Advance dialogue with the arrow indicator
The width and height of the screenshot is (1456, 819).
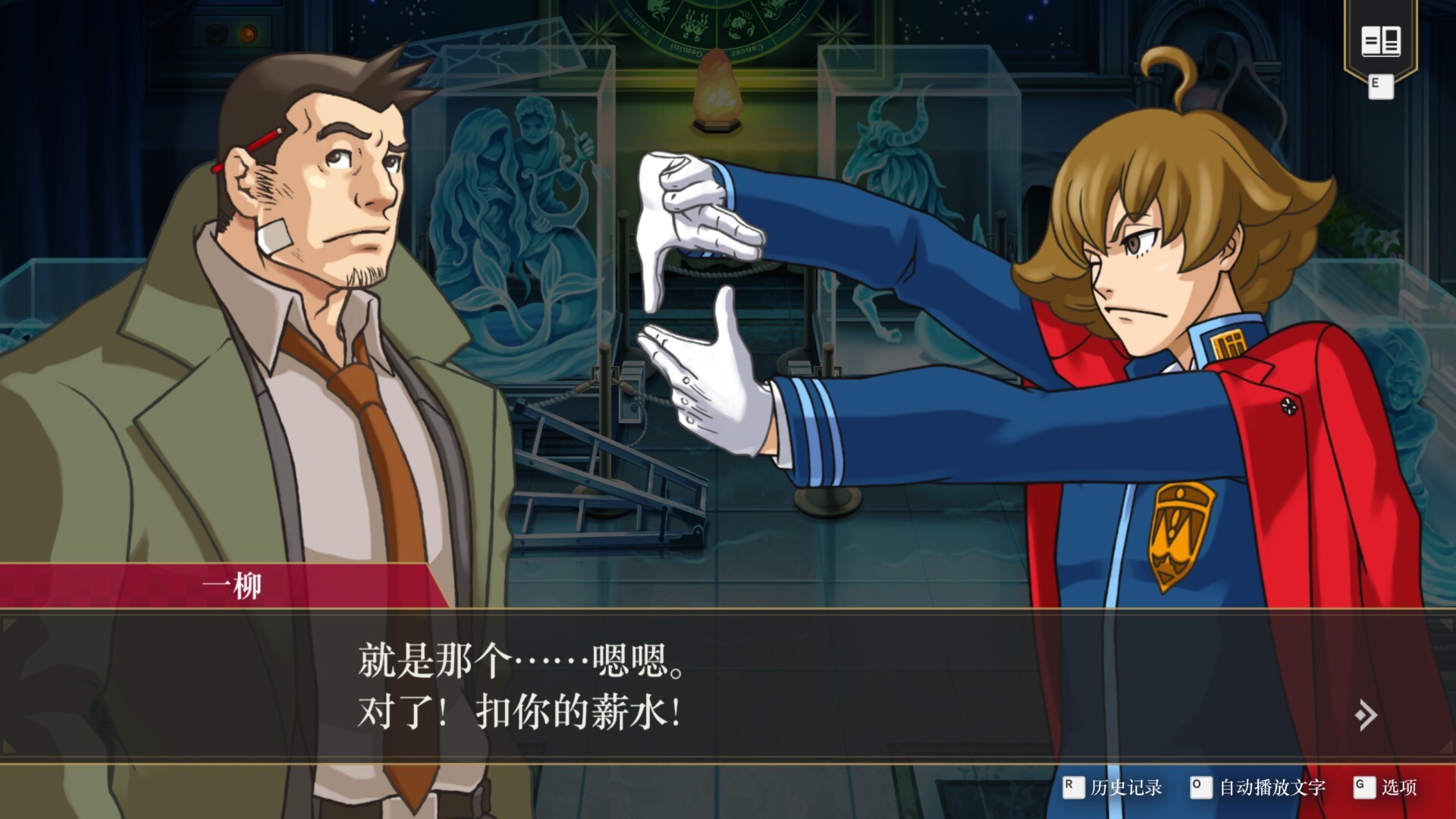tap(1366, 715)
